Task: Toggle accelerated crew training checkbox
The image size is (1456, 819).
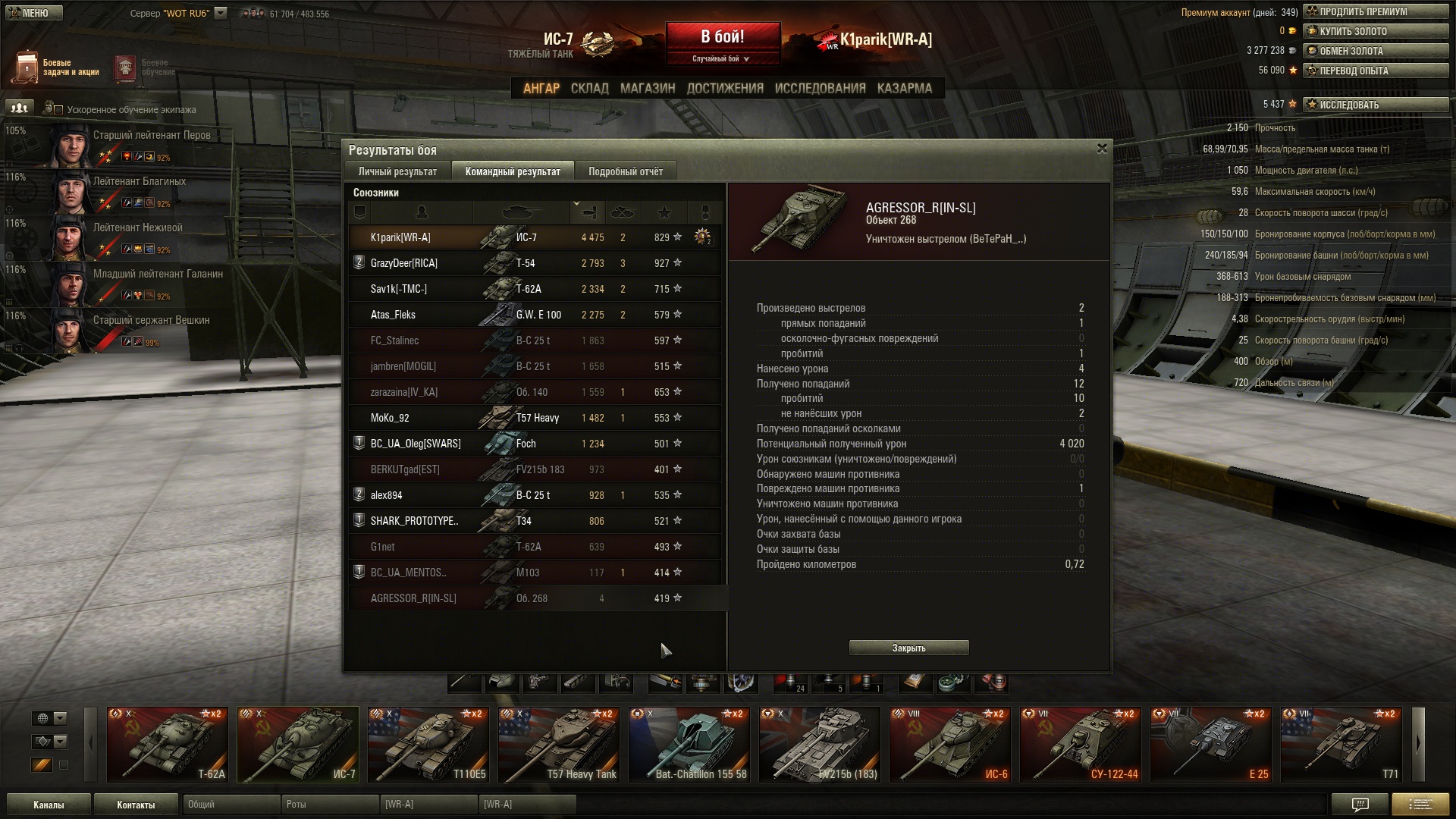Action: 58,110
